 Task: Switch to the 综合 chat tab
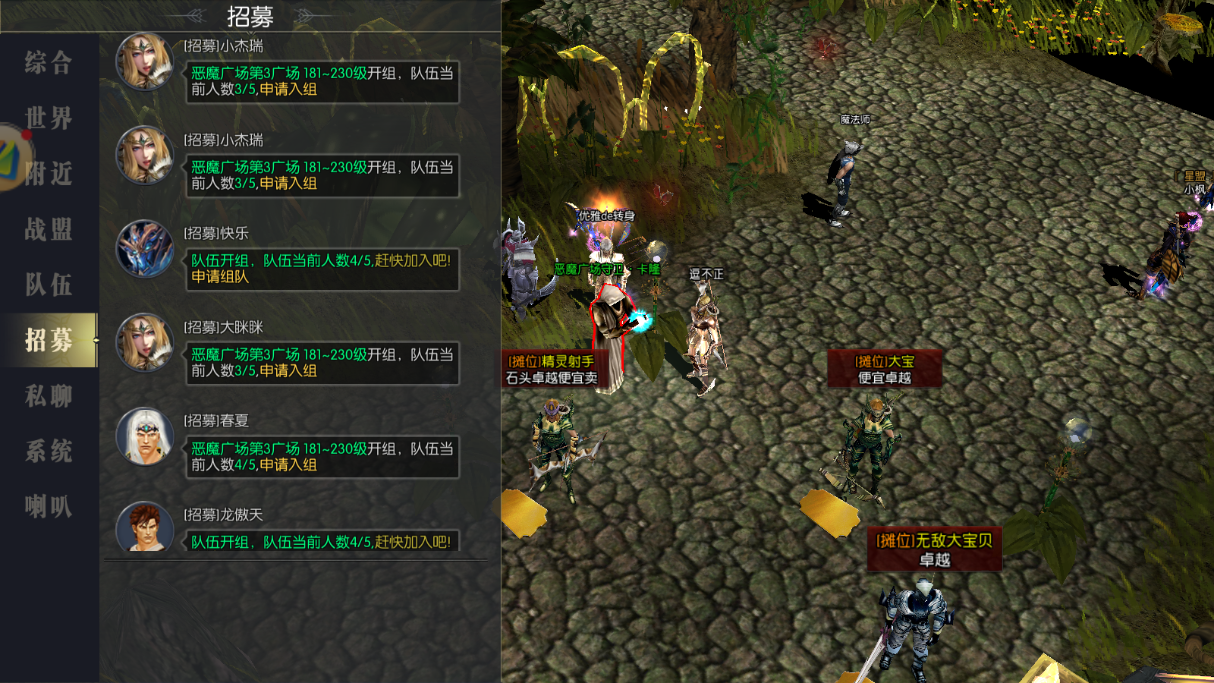pyautogui.click(x=49, y=63)
